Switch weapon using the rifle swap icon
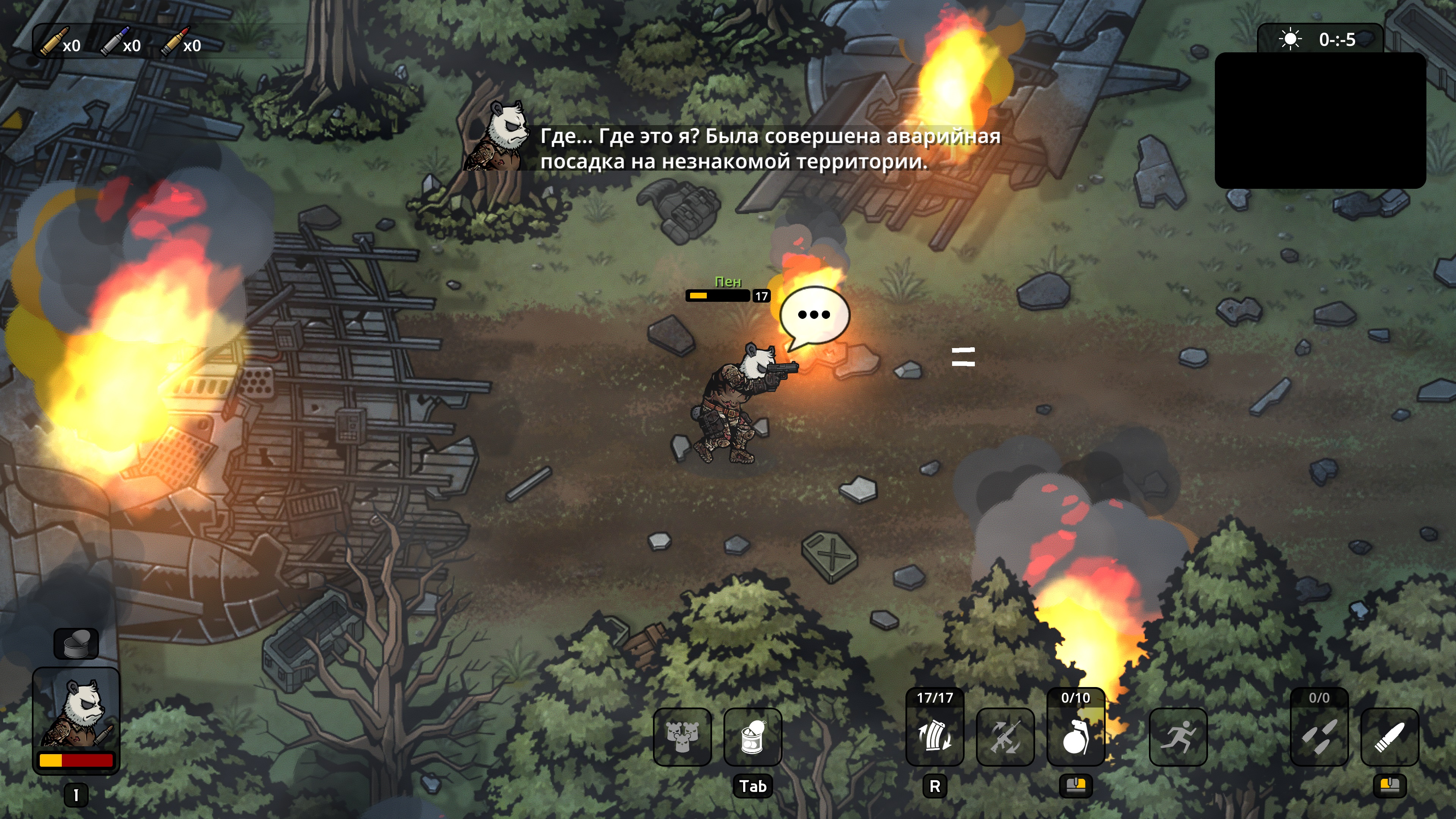The width and height of the screenshot is (1456, 819). click(x=1006, y=737)
